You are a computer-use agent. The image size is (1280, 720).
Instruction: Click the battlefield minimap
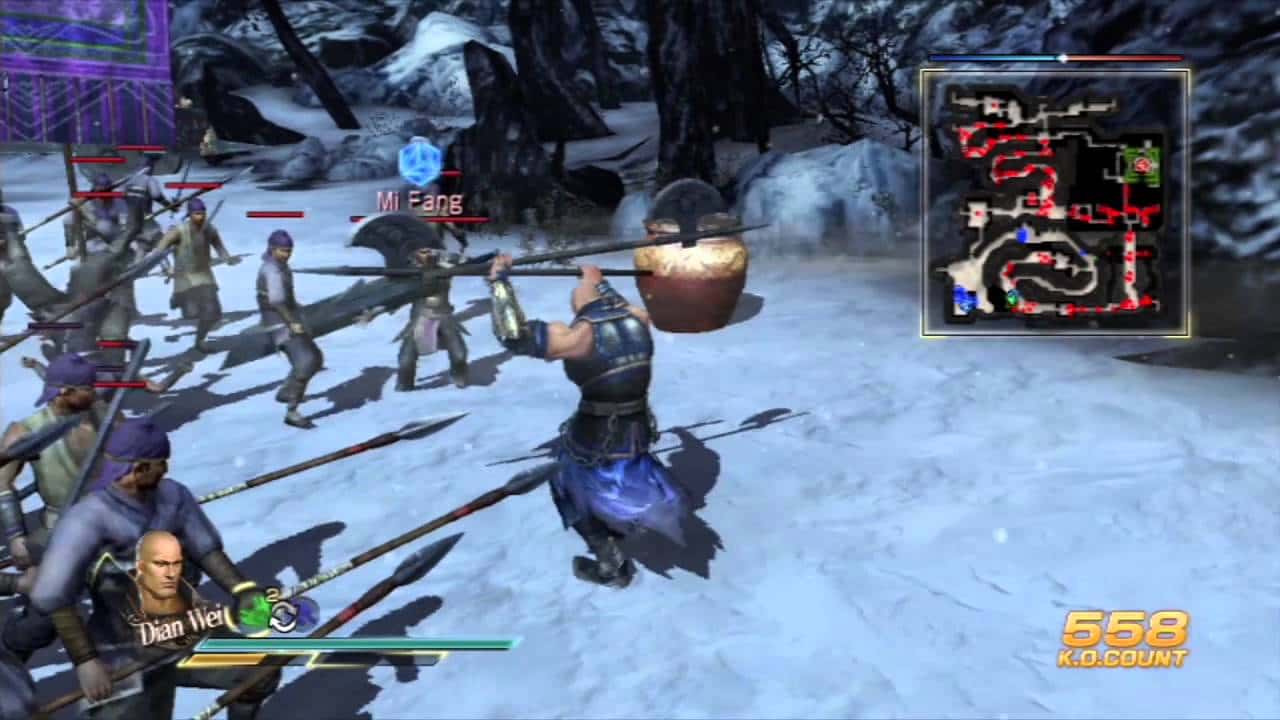[x=1055, y=202]
